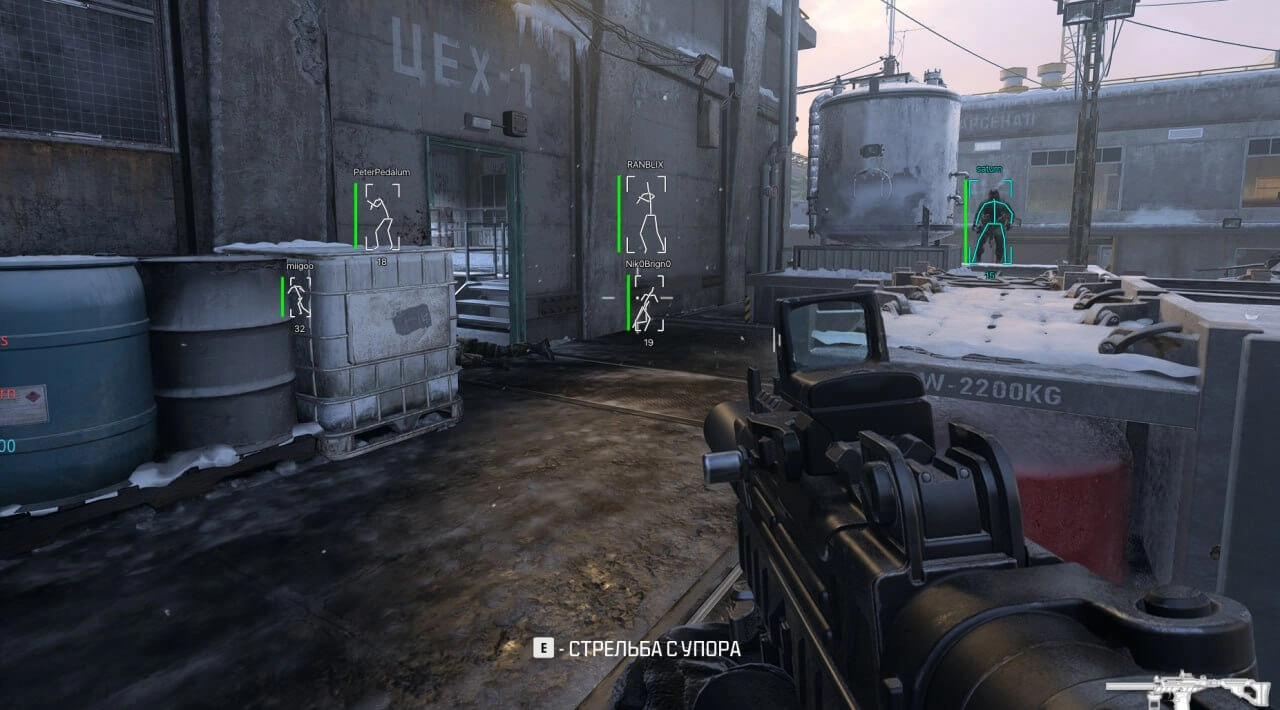1280x710 pixels.
Task: Click the PeterPedalum player marker box
Action: (x=381, y=216)
